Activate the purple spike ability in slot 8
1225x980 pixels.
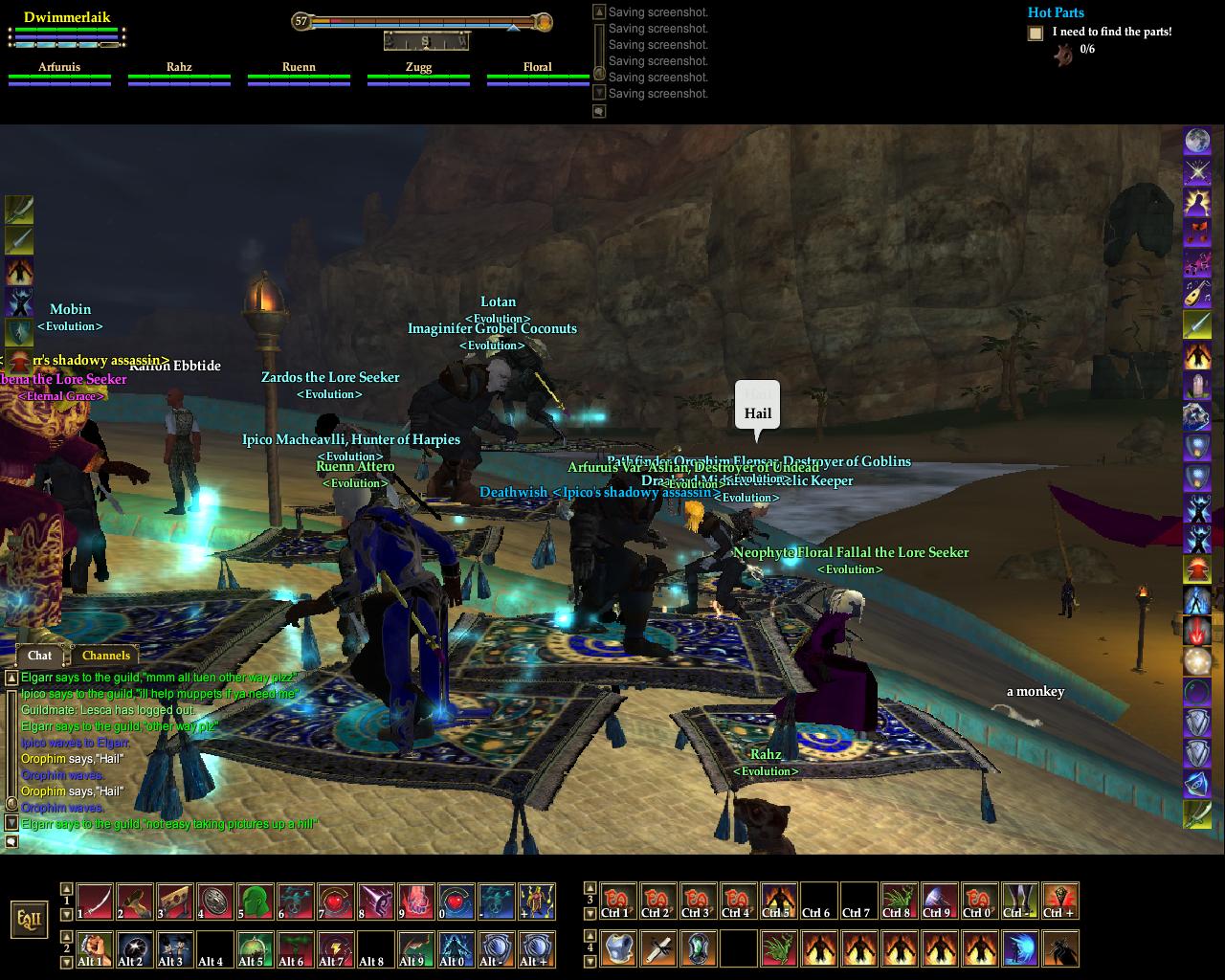tap(376, 902)
